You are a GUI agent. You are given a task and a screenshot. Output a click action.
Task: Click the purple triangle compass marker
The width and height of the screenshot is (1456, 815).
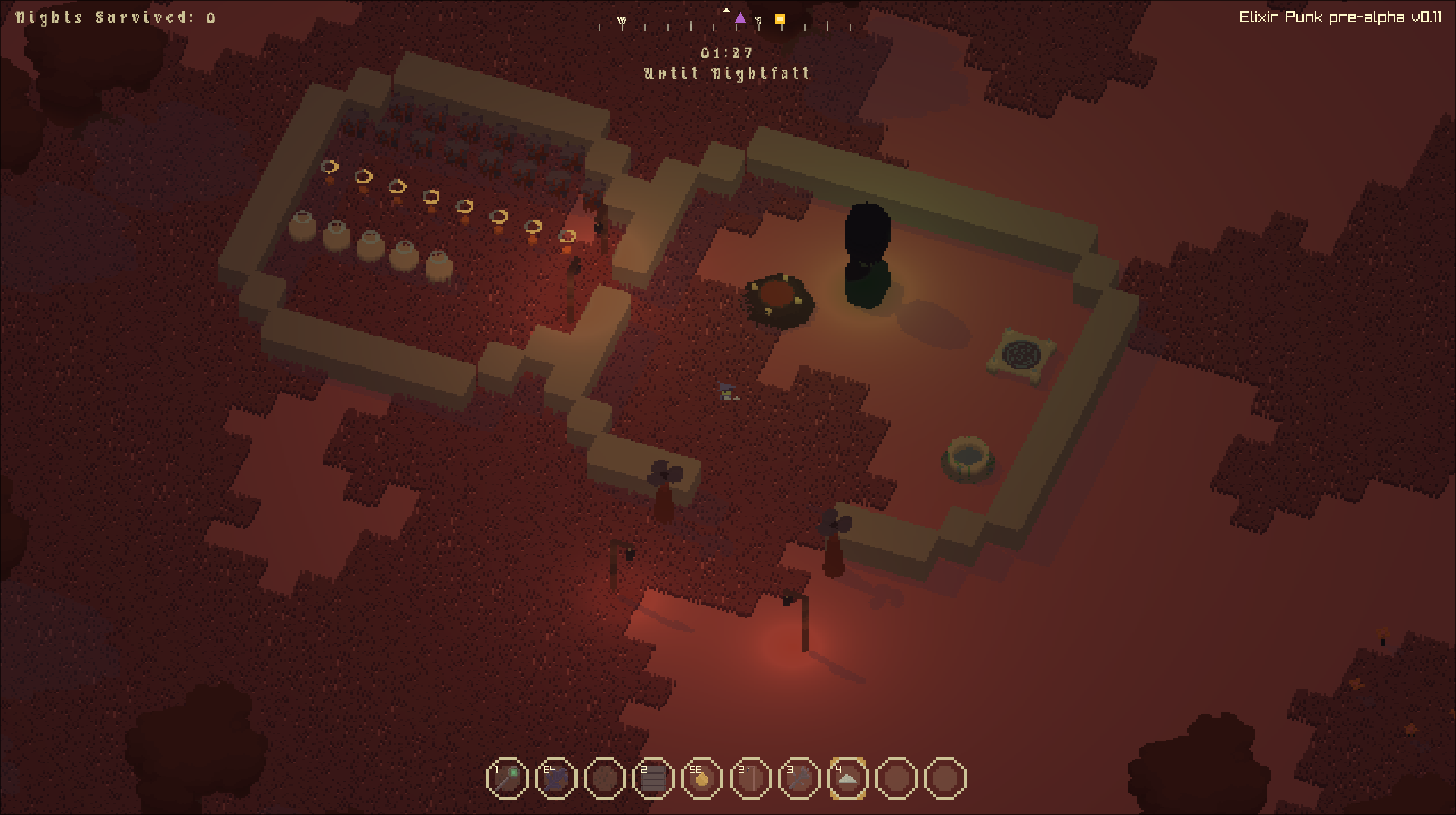[740, 18]
